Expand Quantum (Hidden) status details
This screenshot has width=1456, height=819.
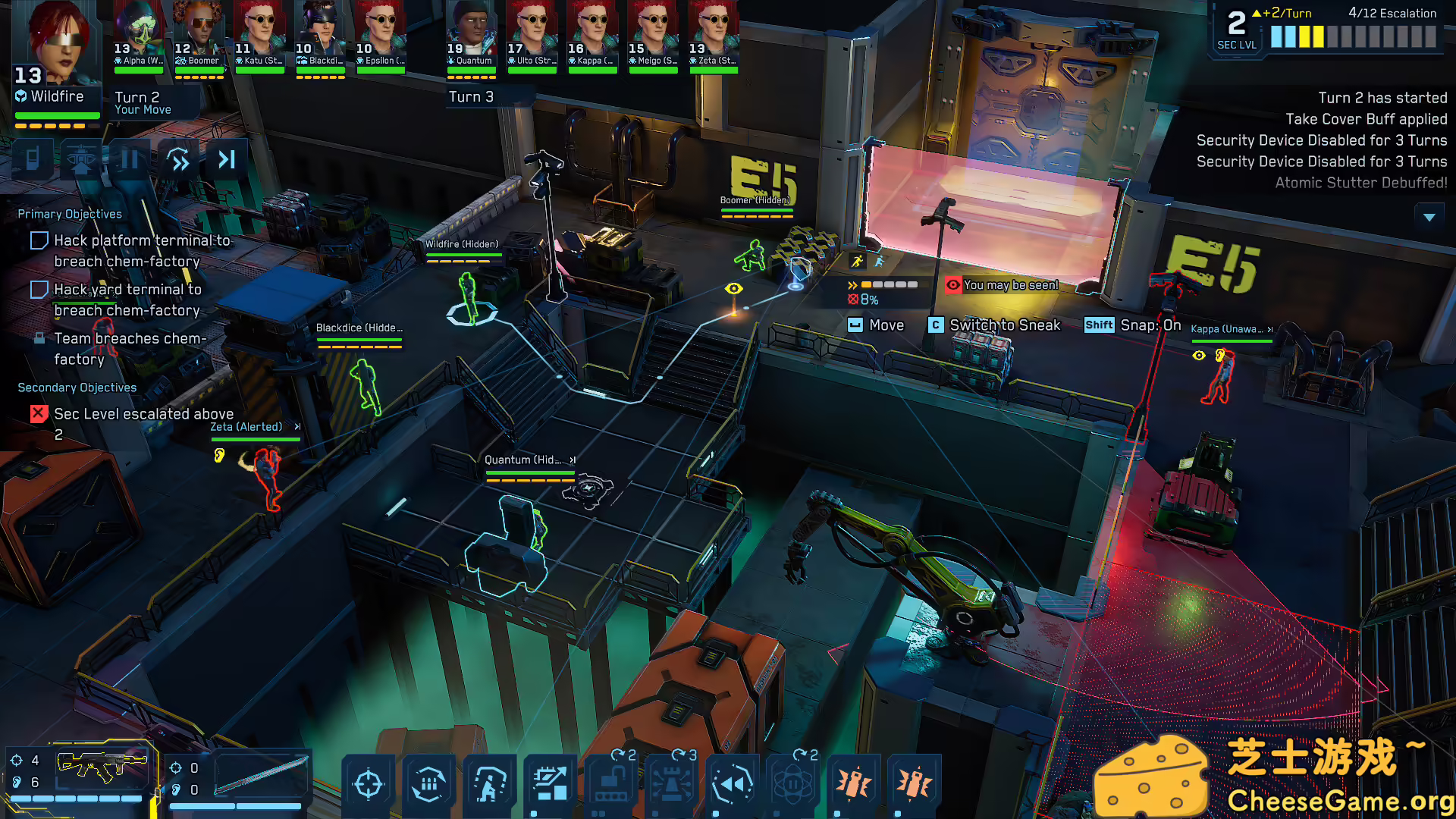(x=574, y=460)
